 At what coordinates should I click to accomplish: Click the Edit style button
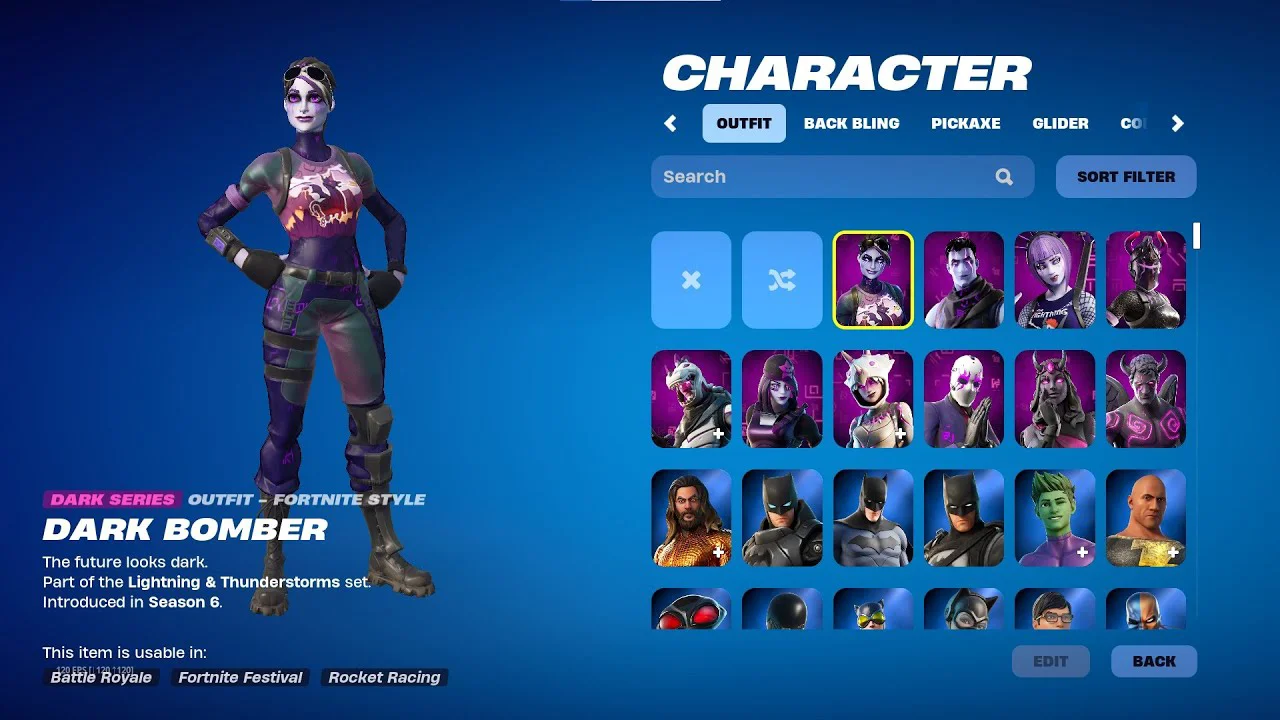coord(1050,661)
